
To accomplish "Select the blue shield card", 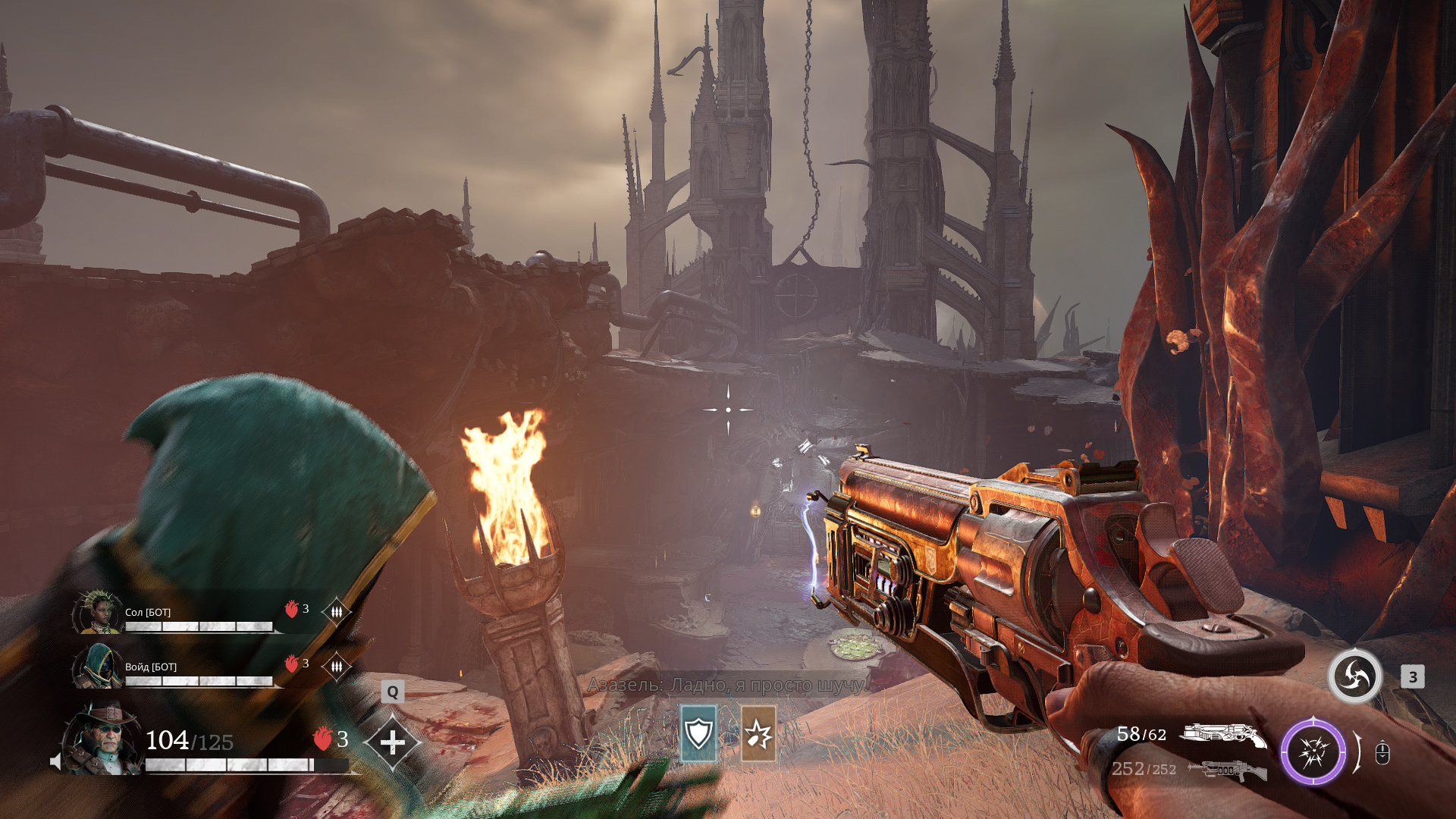I will click(698, 733).
